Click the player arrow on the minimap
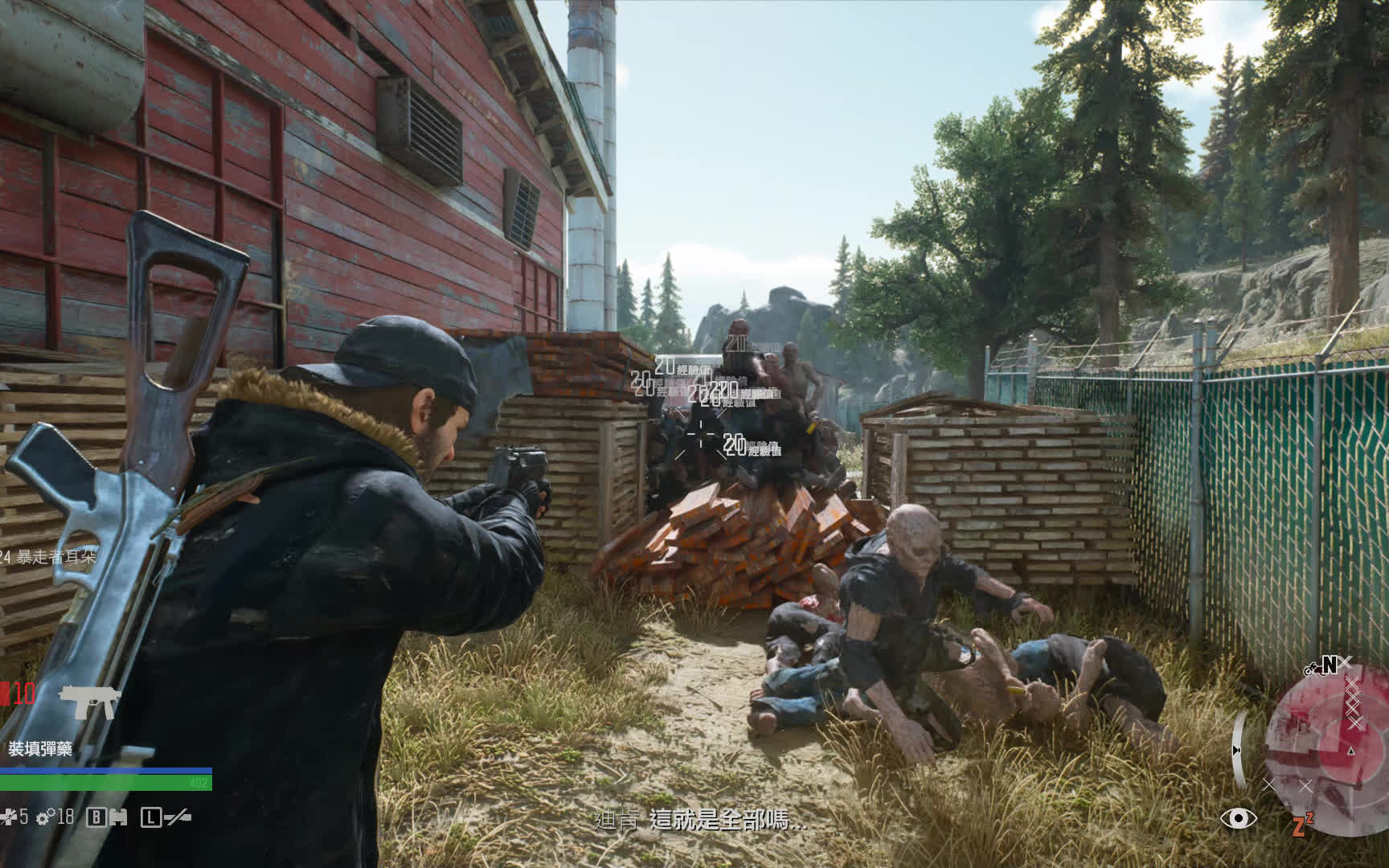The height and width of the screenshot is (868, 1389). 1351,751
